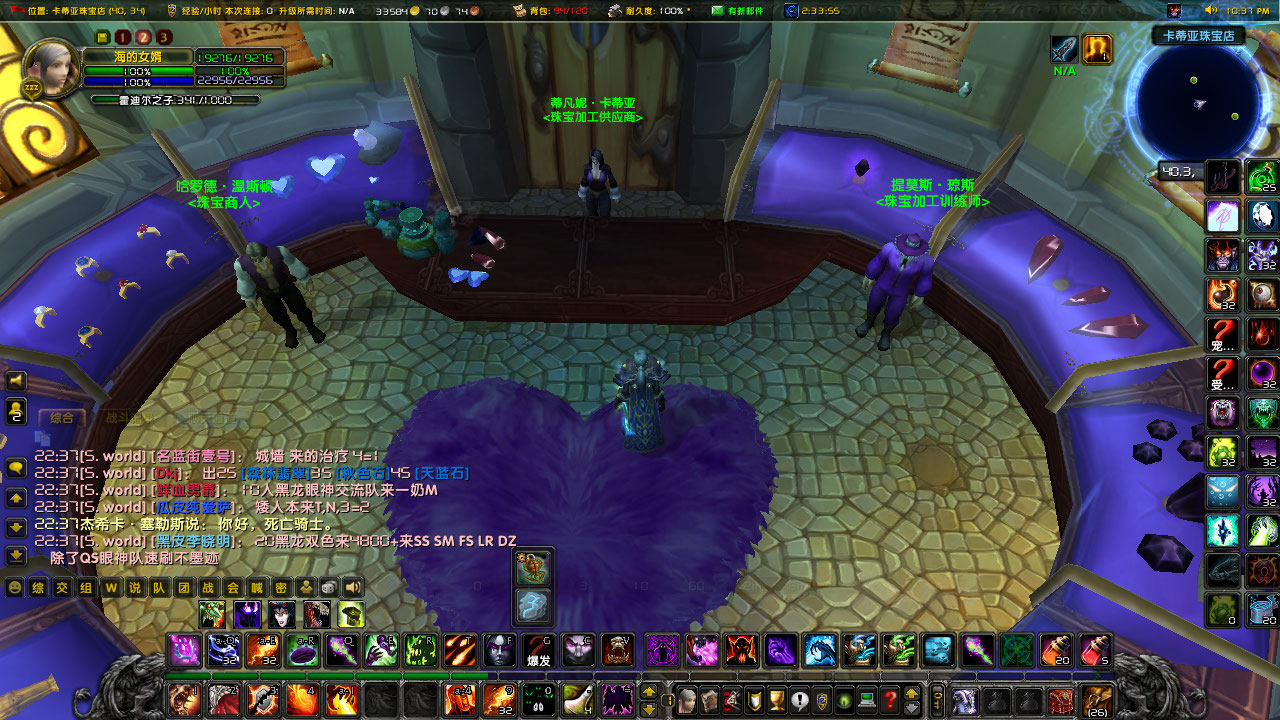
Task: Click the 团 raid chat button
Action: coord(182,587)
